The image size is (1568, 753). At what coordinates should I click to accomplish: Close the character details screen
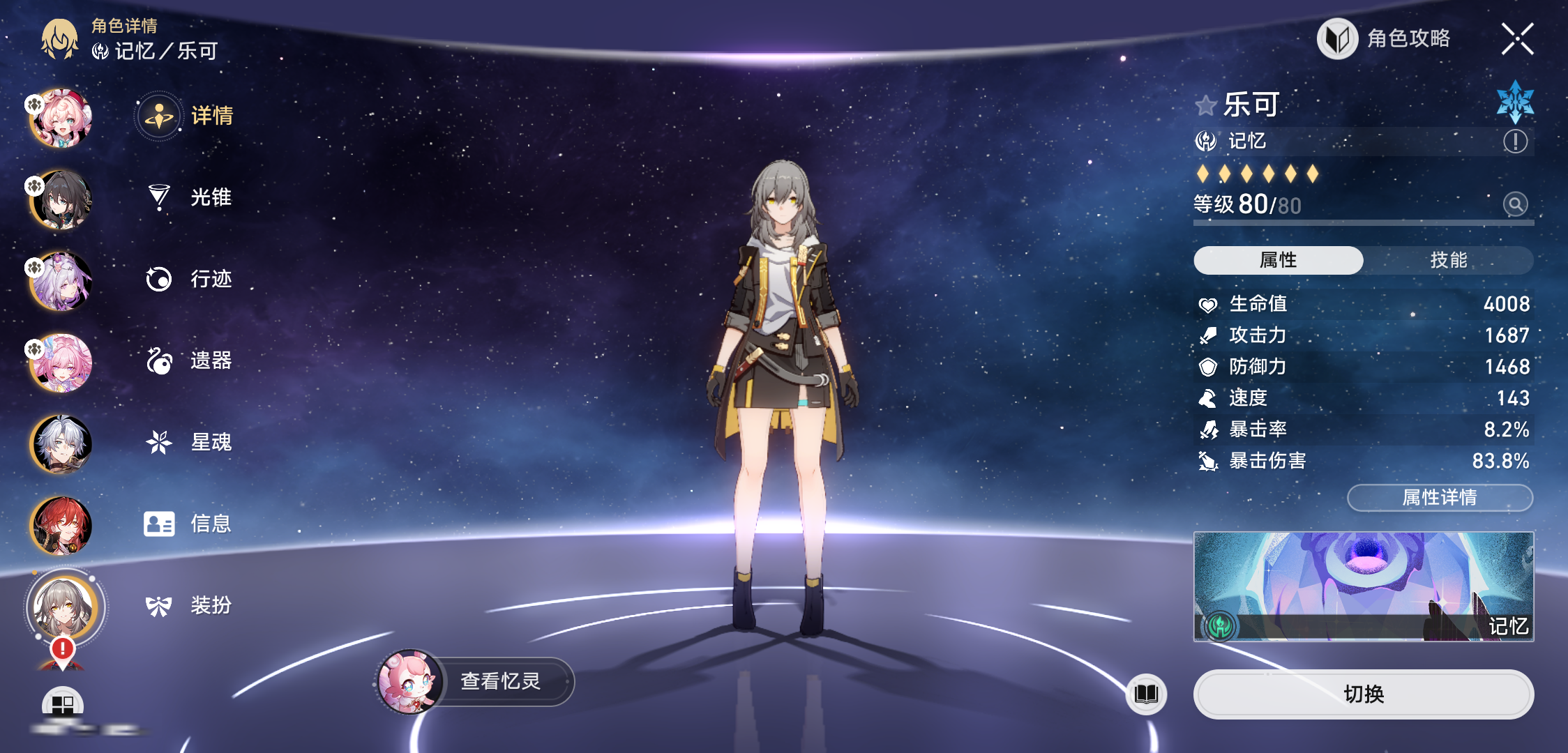click(1517, 39)
